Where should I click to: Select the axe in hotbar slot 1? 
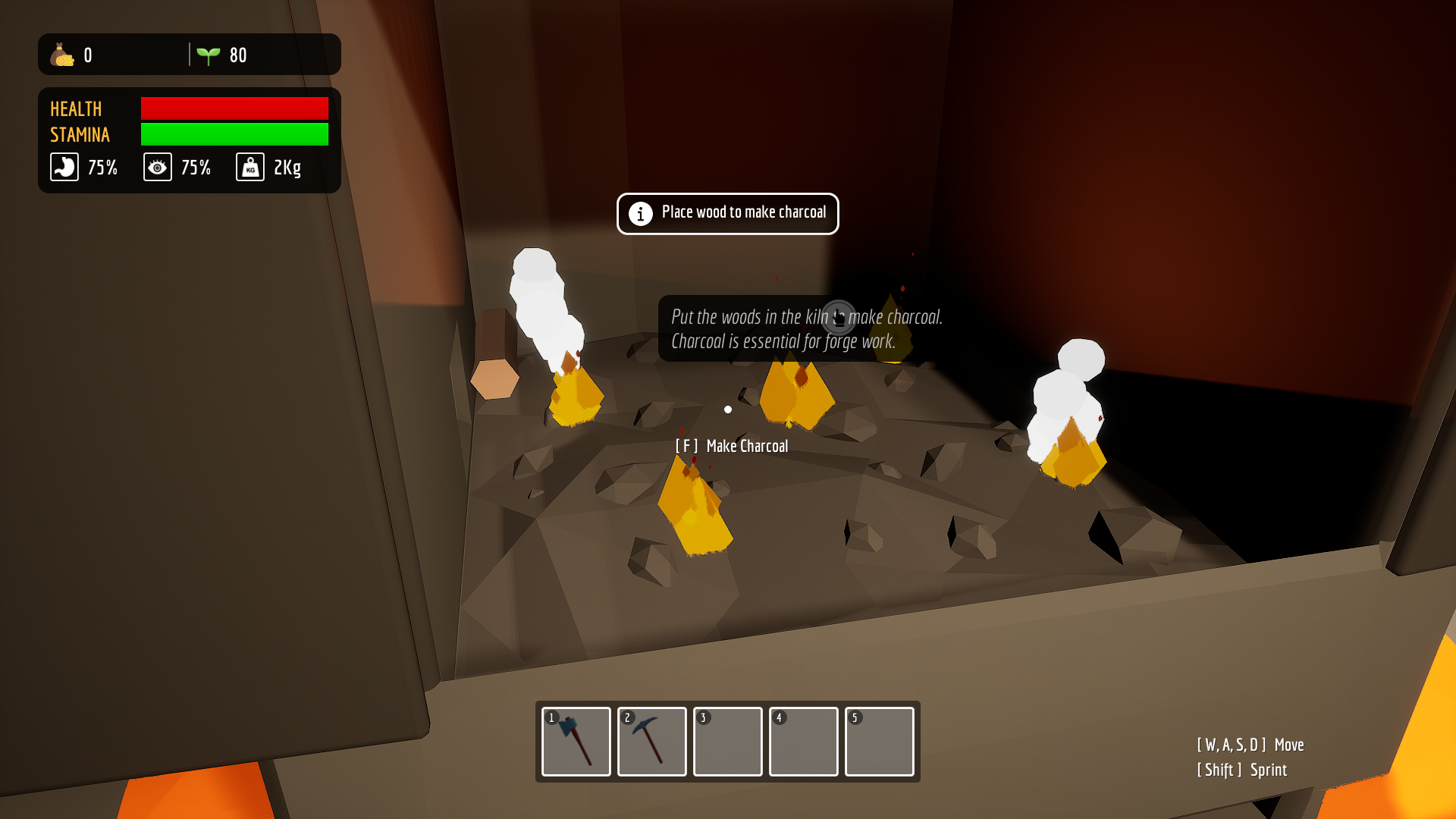click(576, 742)
